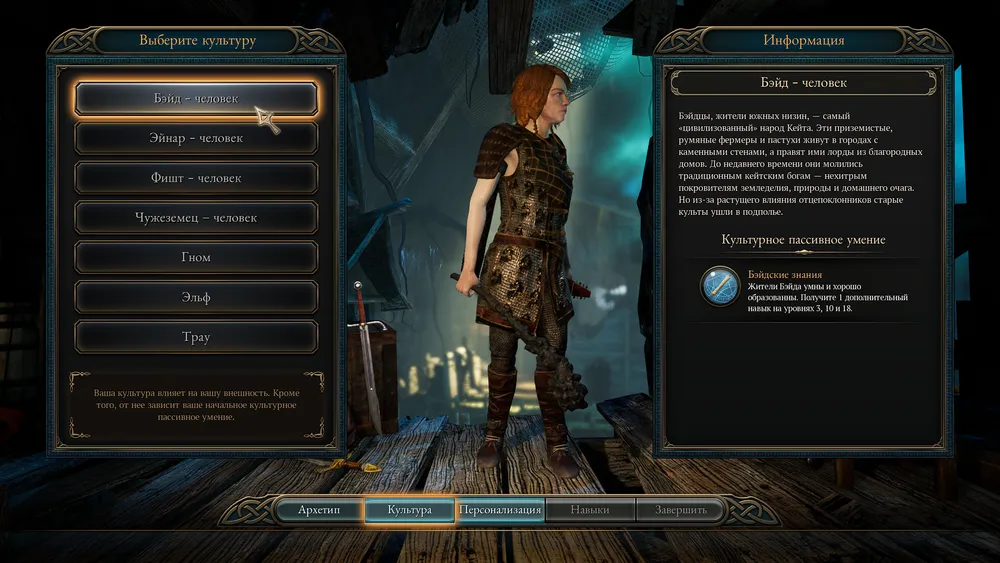Open the Навыки tab
This screenshot has height=563, width=1000.
(x=590, y=510)
